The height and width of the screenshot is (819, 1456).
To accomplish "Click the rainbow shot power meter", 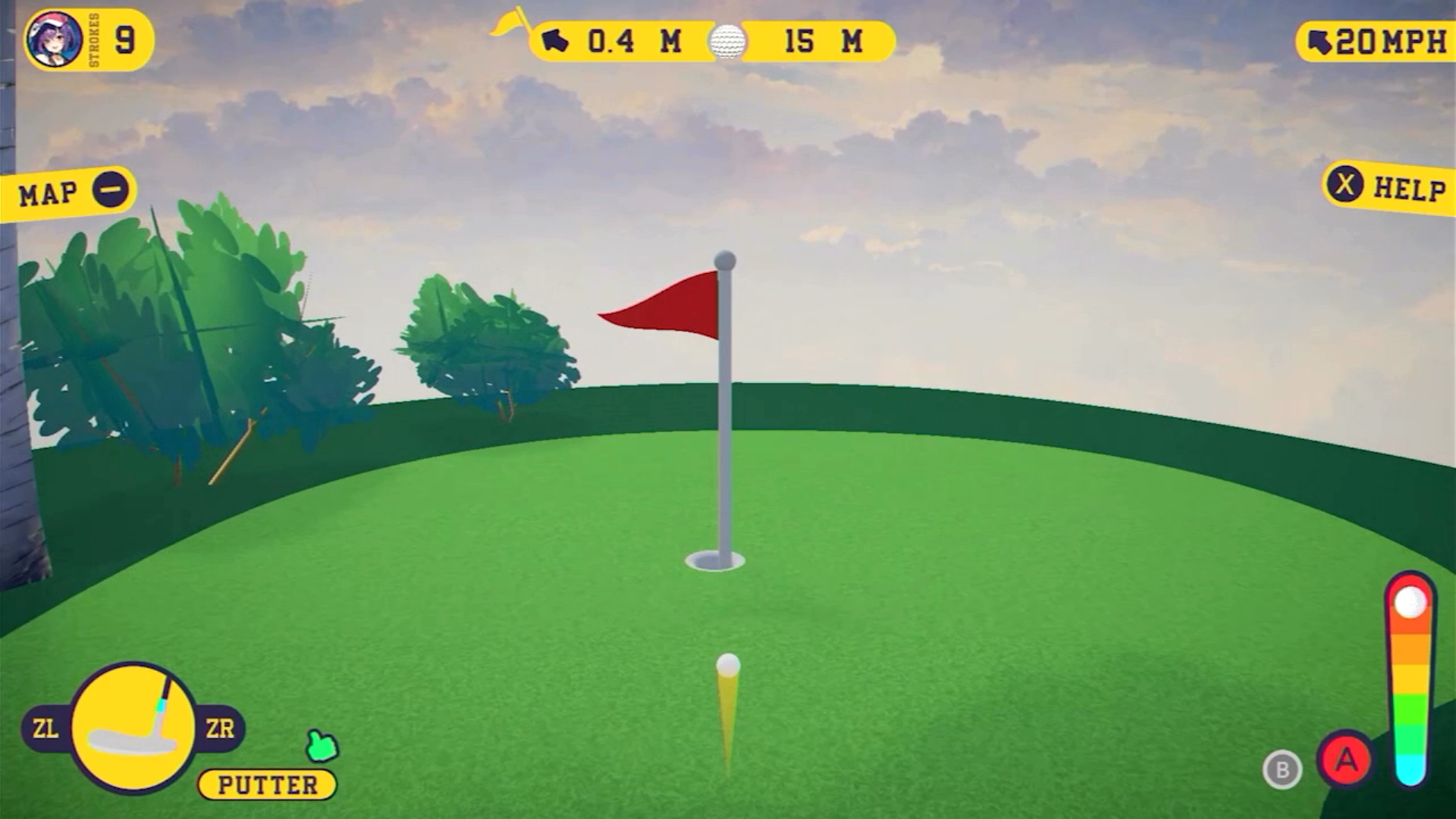I will pos(1410,682).
